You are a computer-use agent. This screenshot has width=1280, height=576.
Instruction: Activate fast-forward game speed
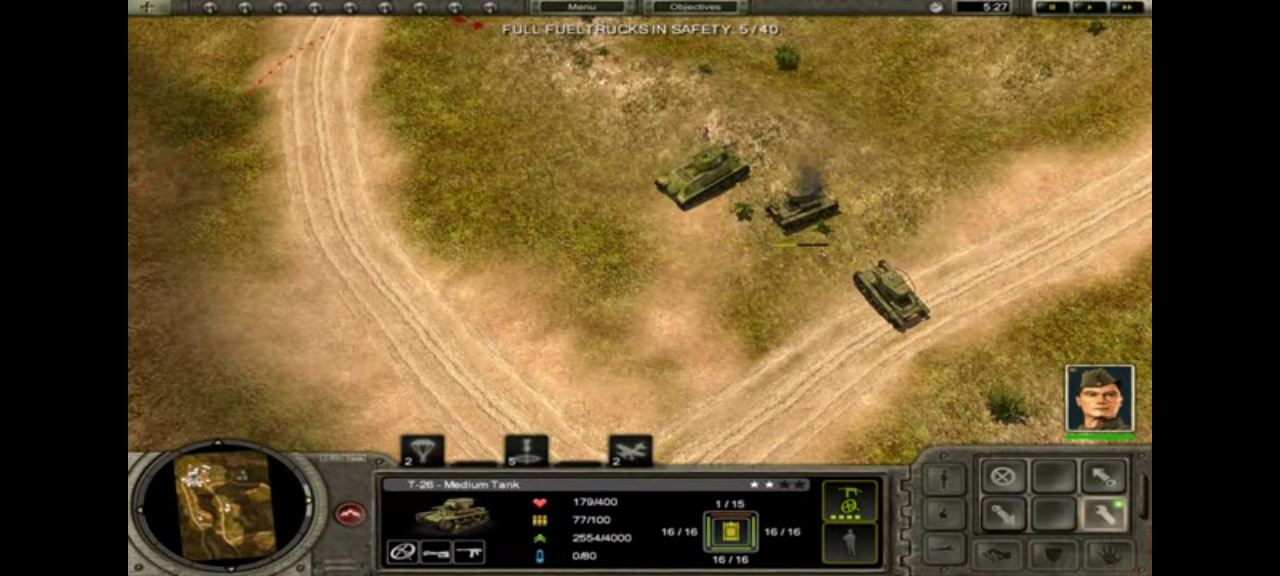click(x=1126, y=7)
